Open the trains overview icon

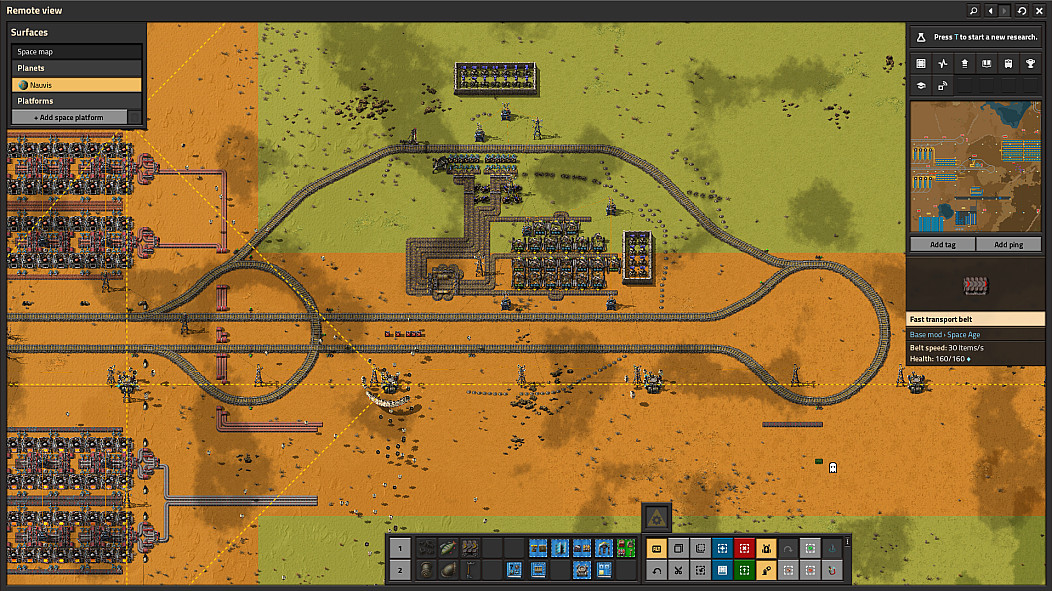[1007, 63]
